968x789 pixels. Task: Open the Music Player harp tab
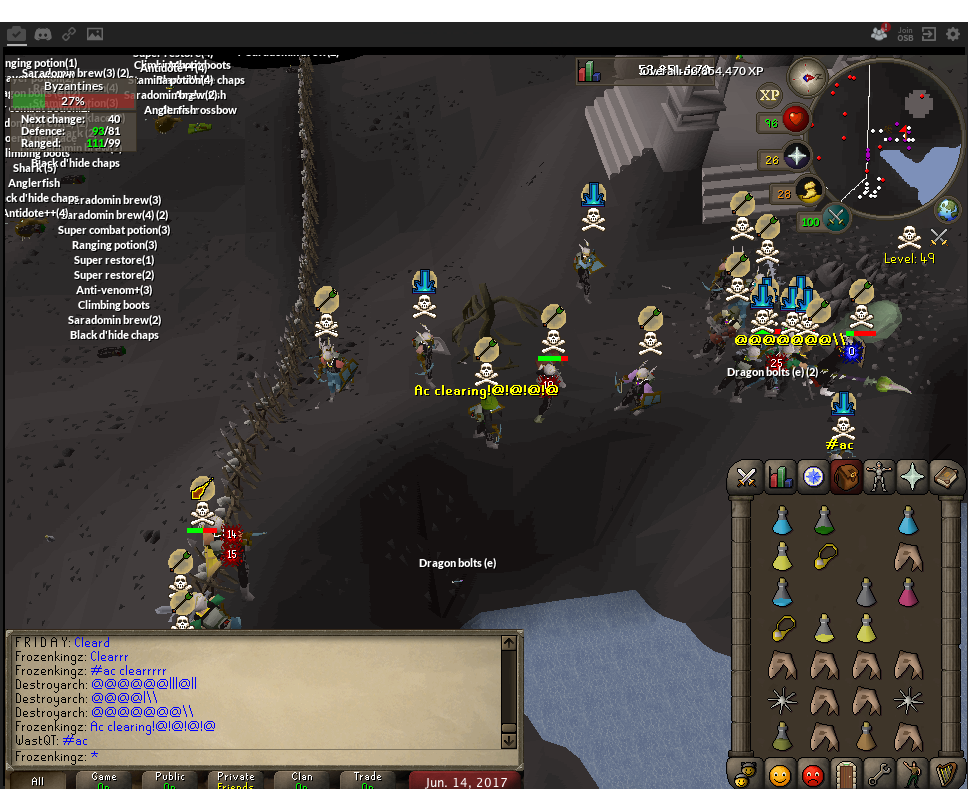pyautogui.click(x=945, y=774)
